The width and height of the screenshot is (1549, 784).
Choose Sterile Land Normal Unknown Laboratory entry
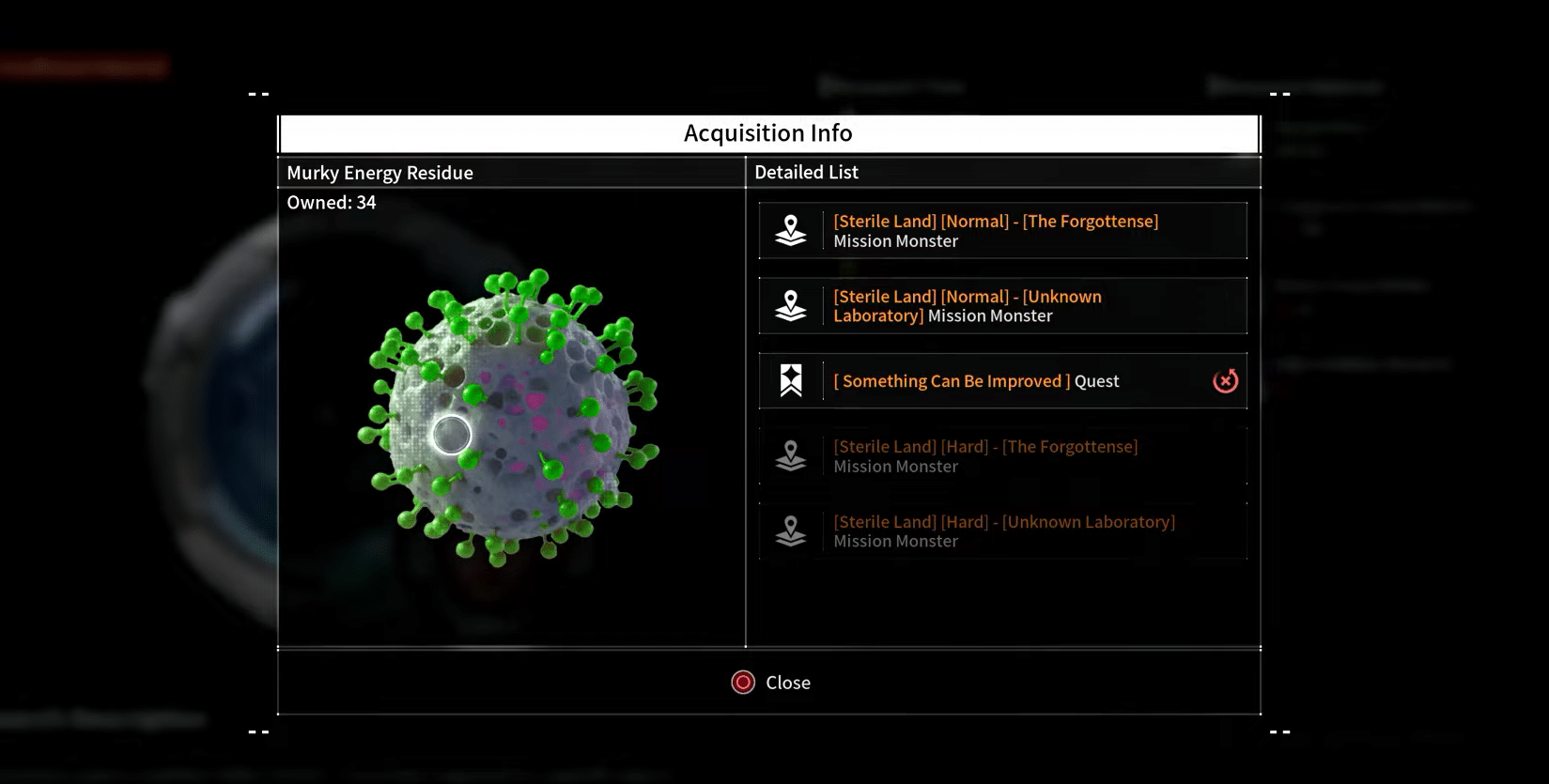[x=1002, y=306]
